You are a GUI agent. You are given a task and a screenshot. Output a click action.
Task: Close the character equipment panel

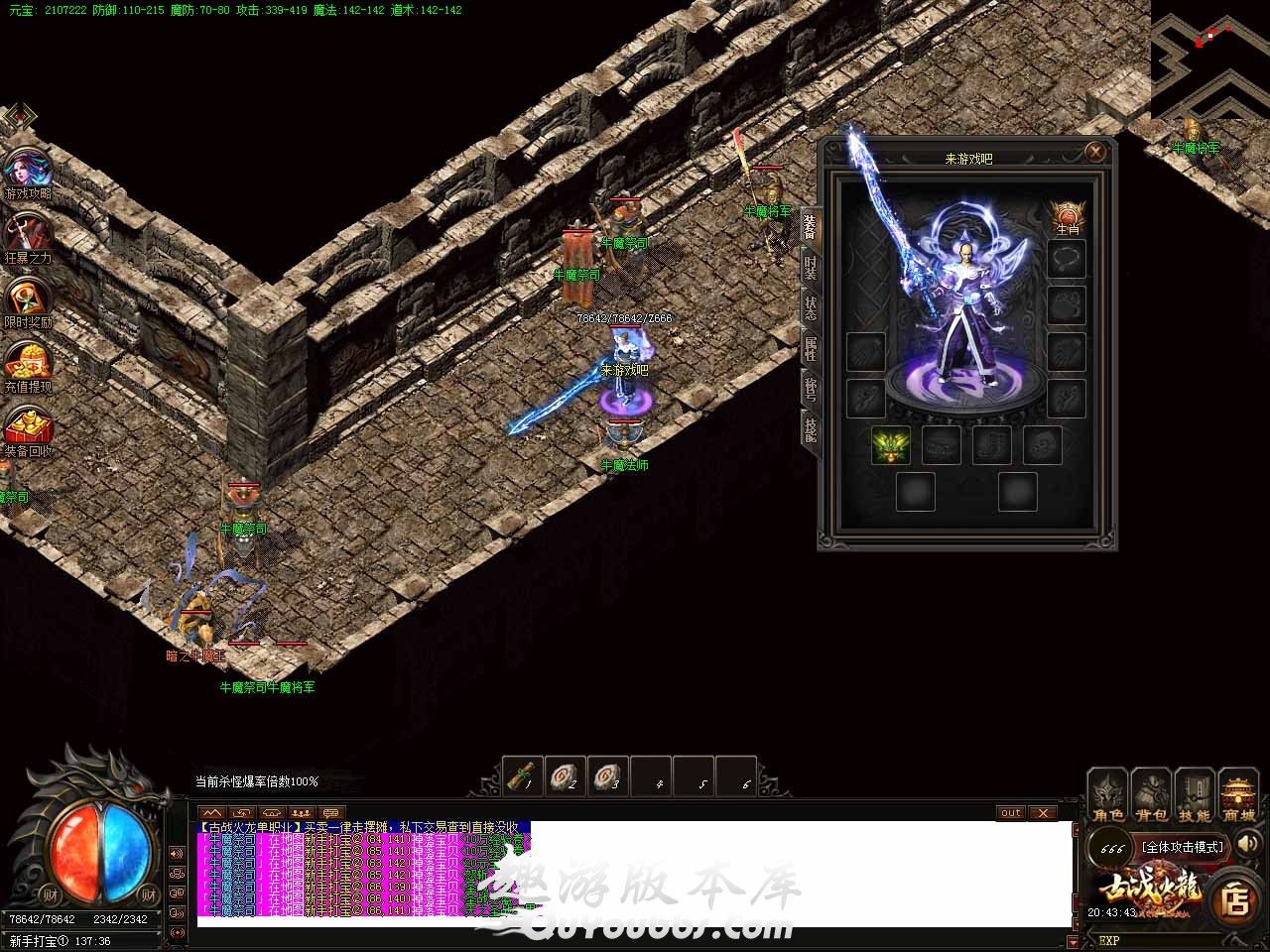point(1095,152)
